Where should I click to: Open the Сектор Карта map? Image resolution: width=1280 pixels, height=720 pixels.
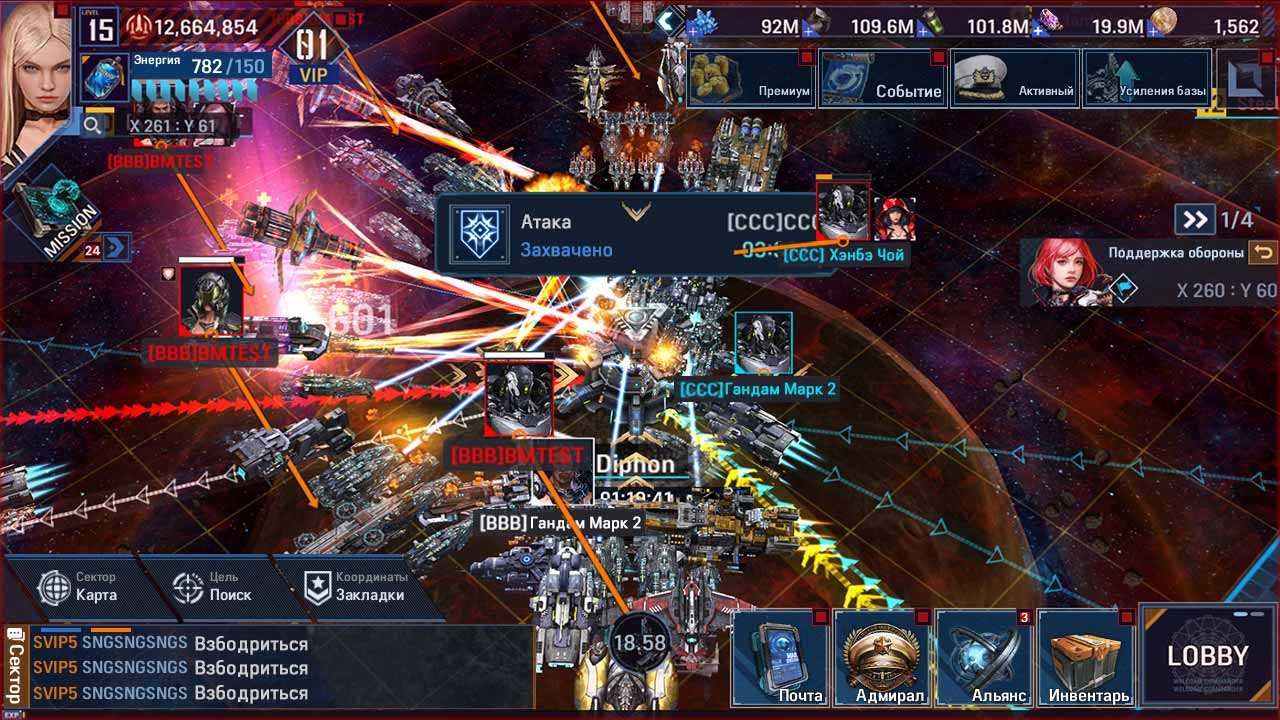(x=80, y=587)
